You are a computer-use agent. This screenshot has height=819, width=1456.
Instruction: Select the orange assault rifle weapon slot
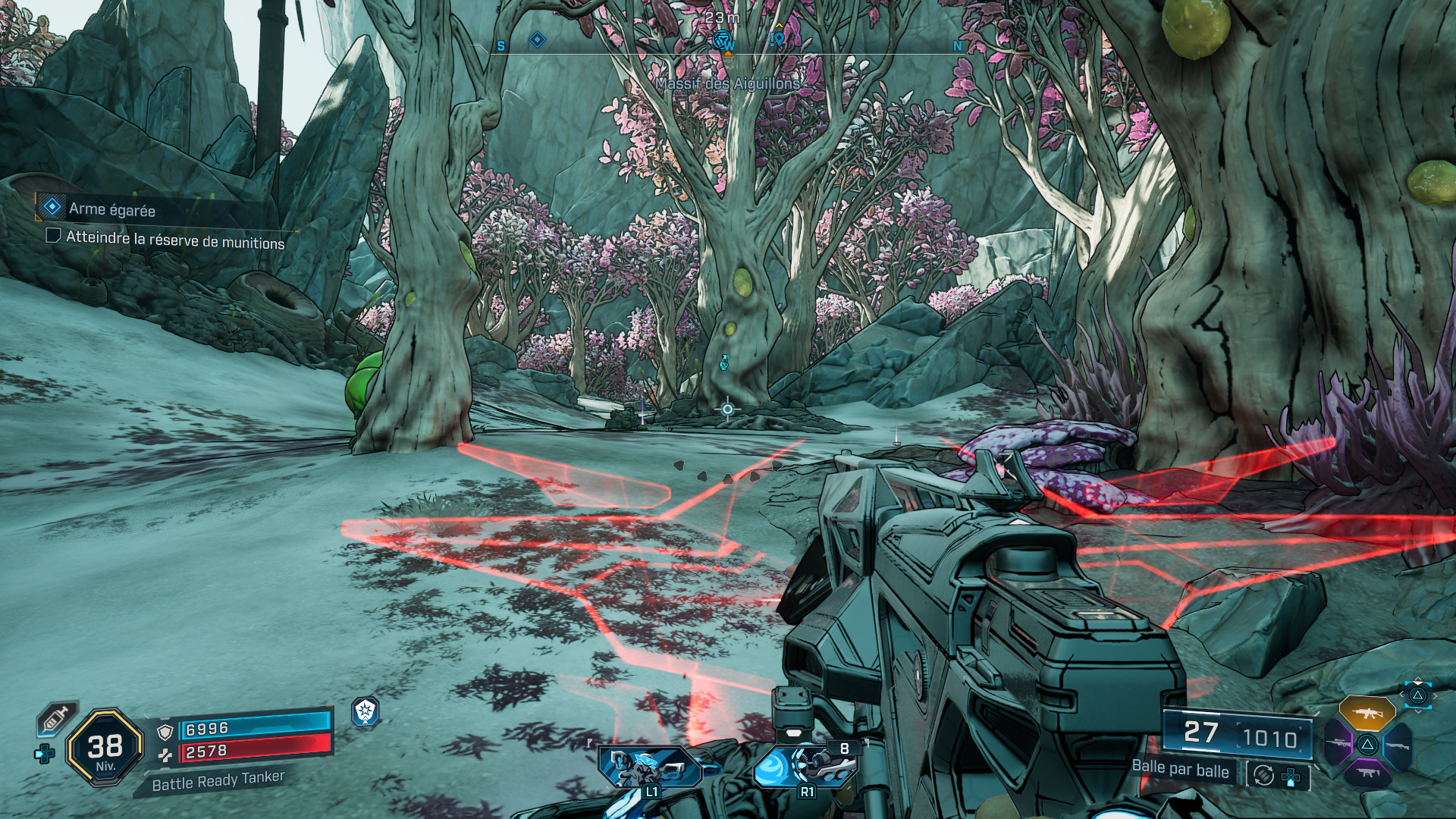point(1367,713)
